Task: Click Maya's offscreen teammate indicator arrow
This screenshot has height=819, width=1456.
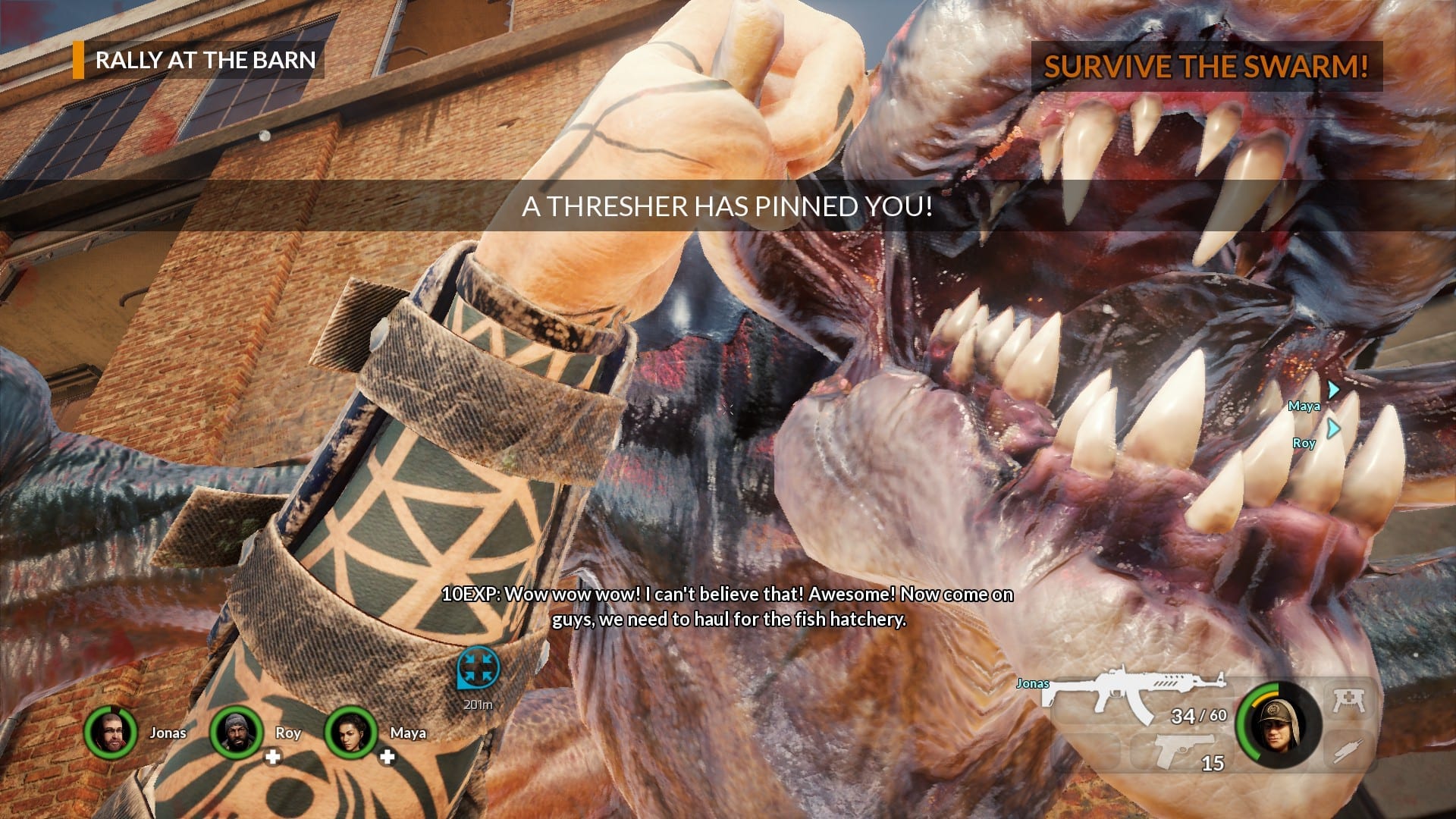Action: point(1333,390)
